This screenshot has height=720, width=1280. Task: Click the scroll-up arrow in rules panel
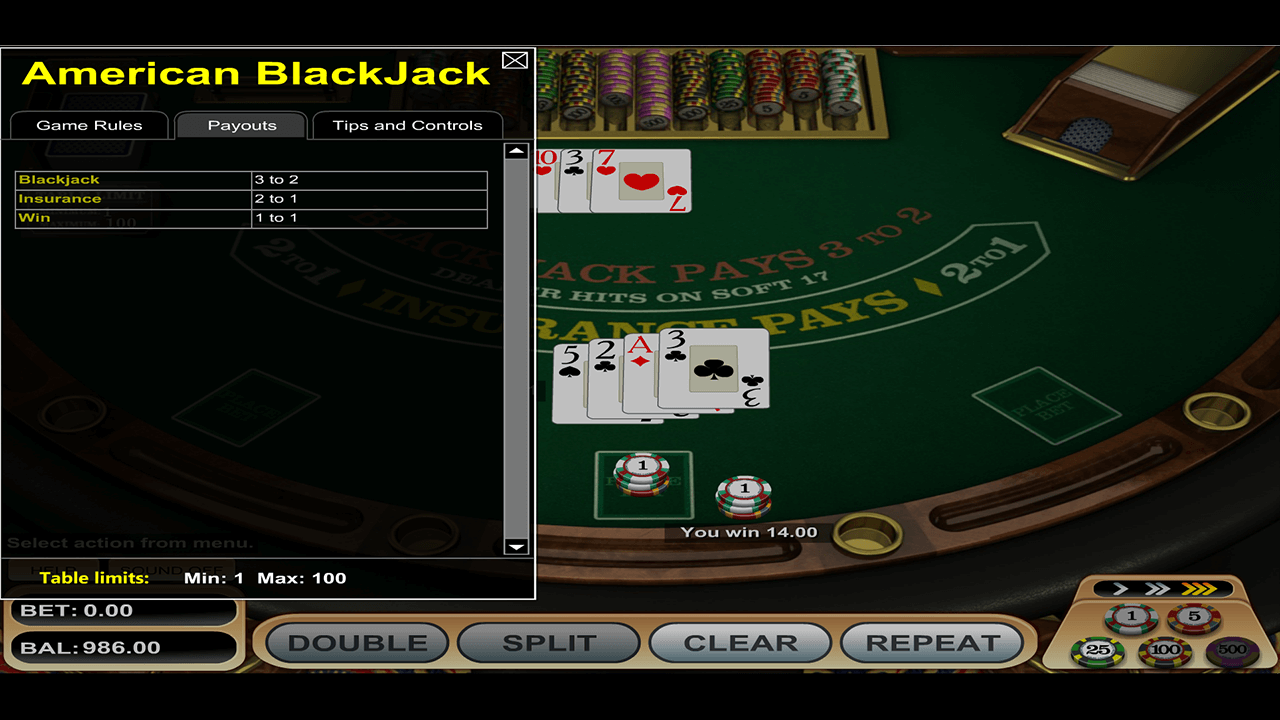515,150
